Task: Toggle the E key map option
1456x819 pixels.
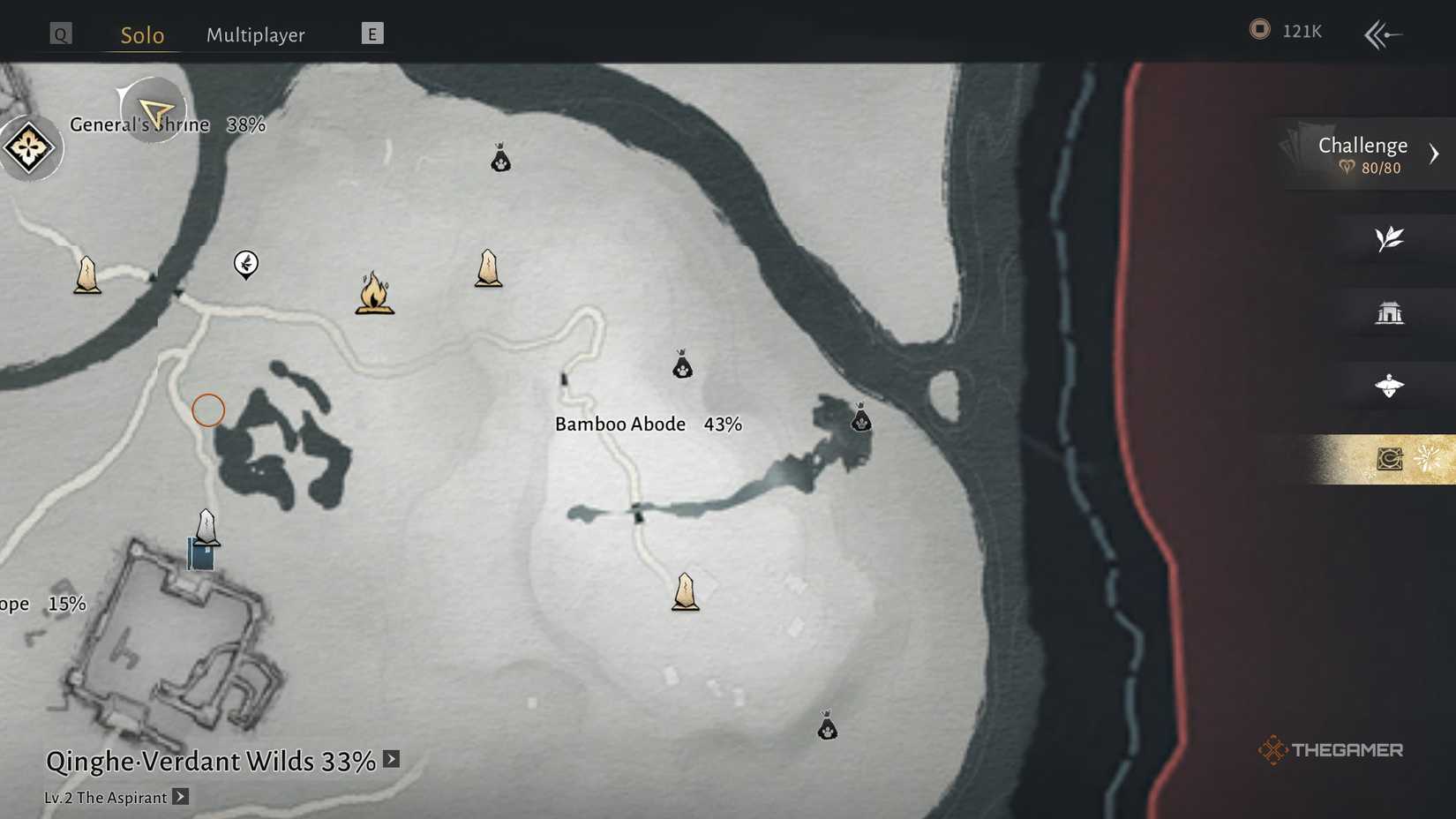Action: pyautogui.click(x=372, y=34)
